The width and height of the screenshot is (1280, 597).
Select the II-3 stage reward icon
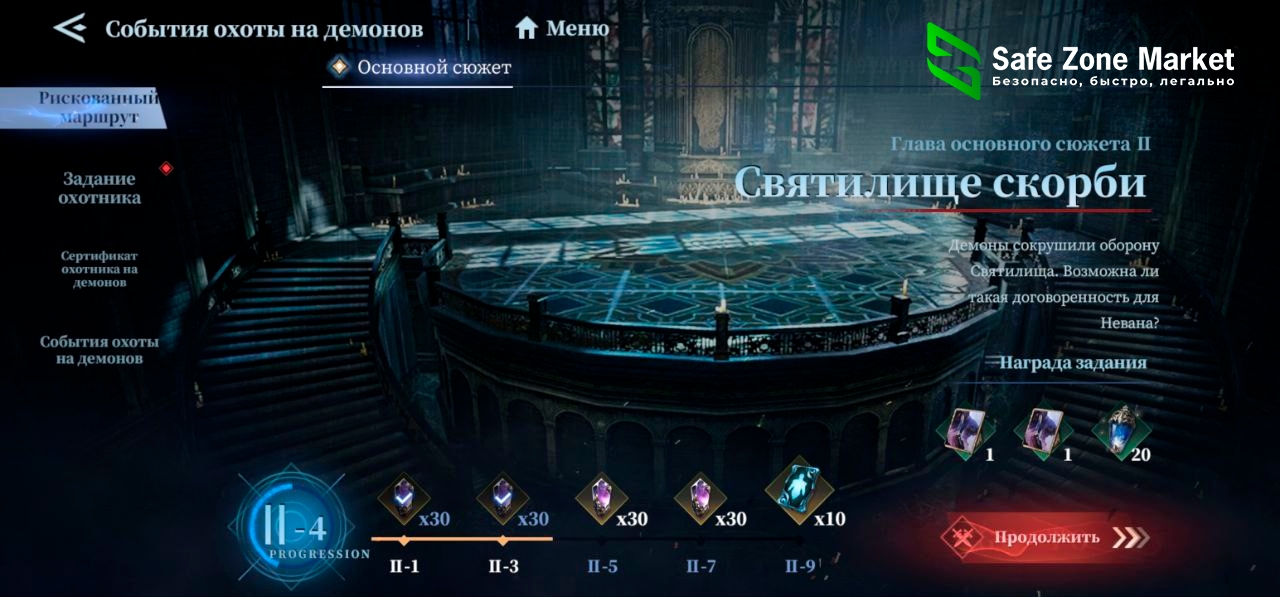tap(502, 499)
